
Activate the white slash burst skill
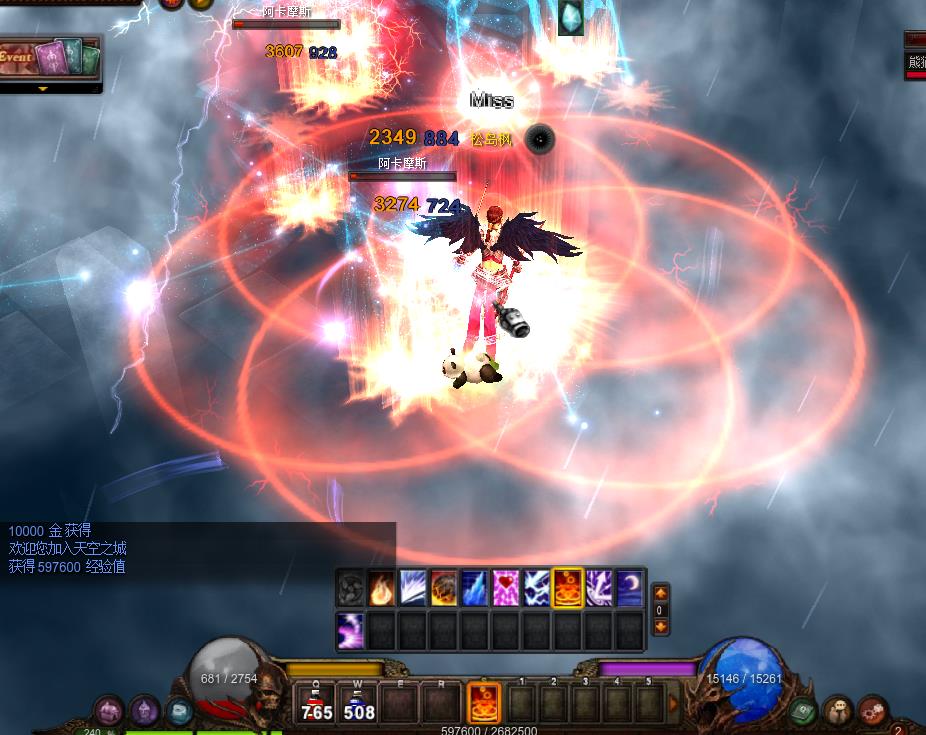pyautogui.click(x=412, y=587)
